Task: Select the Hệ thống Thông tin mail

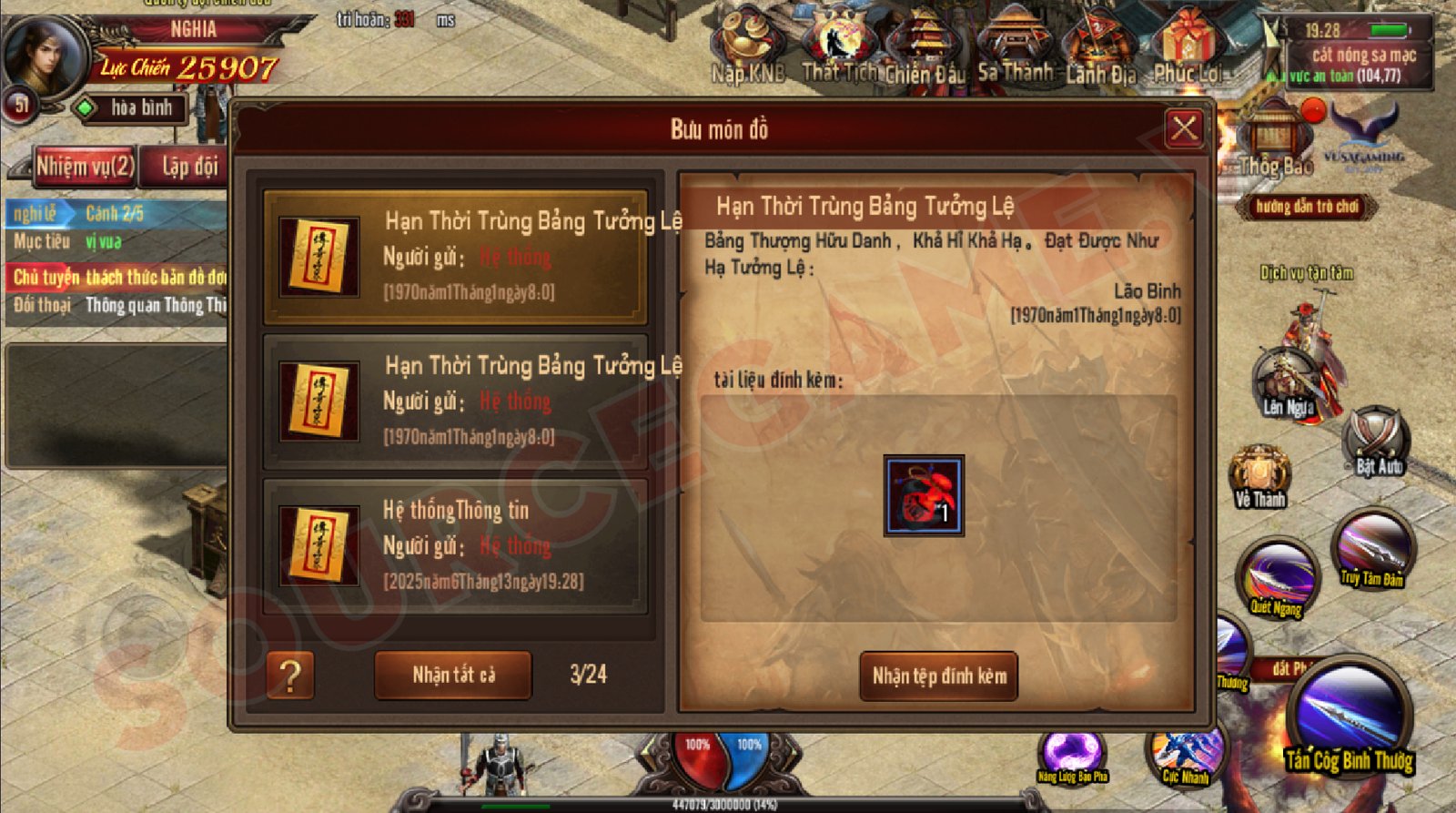Action: coord(455,544)
